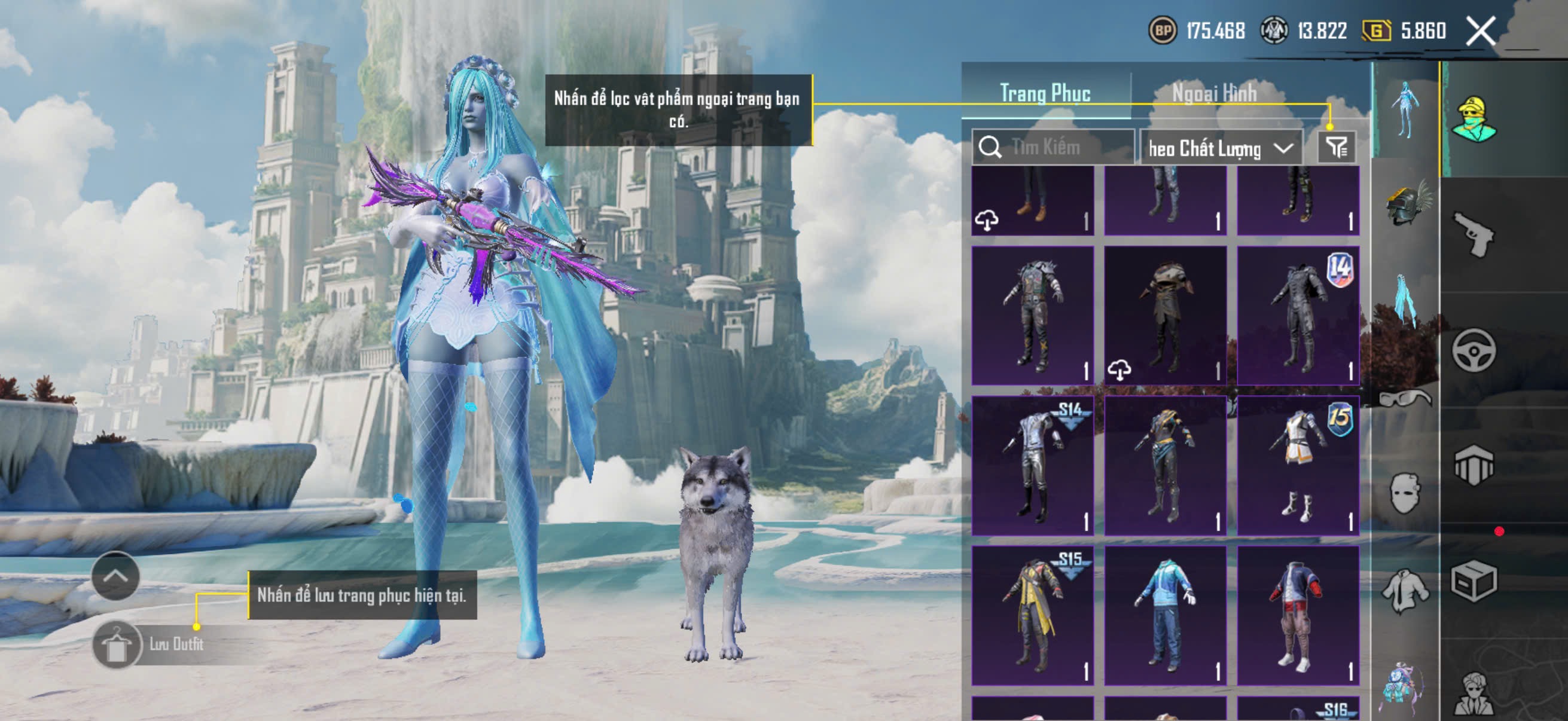
Task: Expand the up-arrow circle button
Action: 115,576
